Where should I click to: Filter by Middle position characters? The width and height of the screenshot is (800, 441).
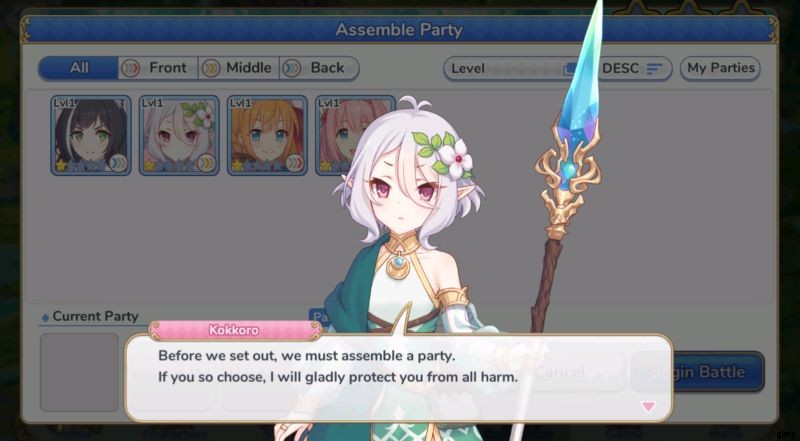click(x=239, y=68)
